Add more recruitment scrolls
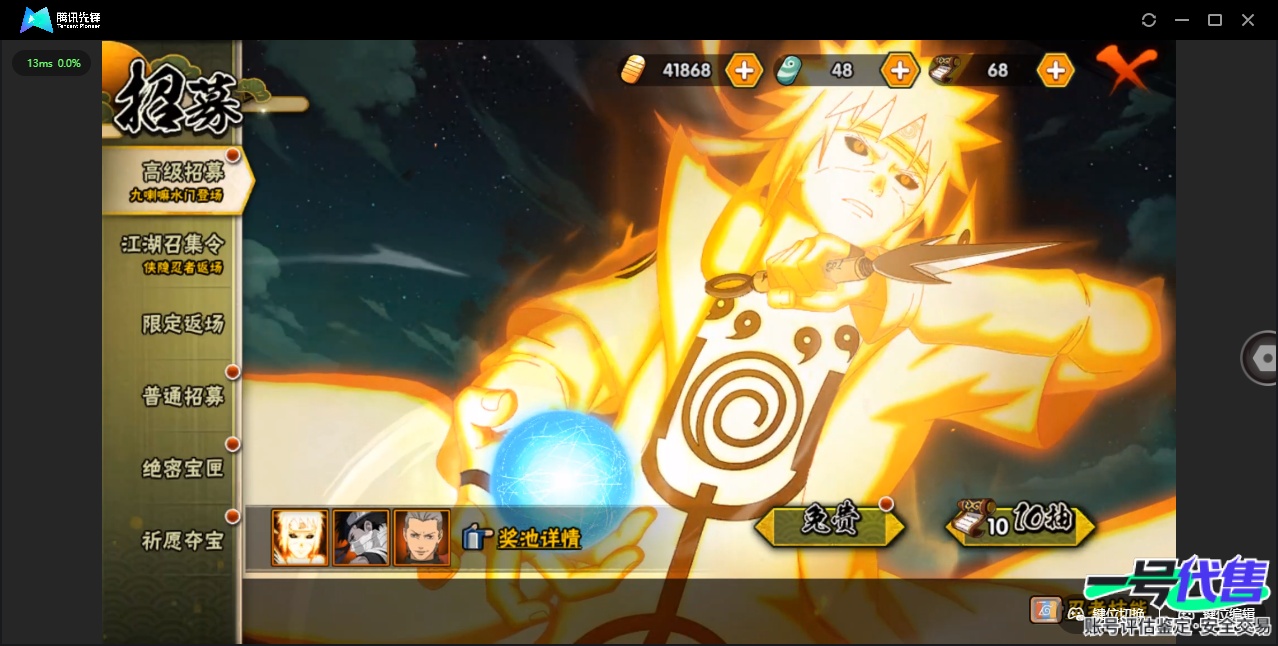This screenshot has width=1278, height=646. (x=1055, y=70)
